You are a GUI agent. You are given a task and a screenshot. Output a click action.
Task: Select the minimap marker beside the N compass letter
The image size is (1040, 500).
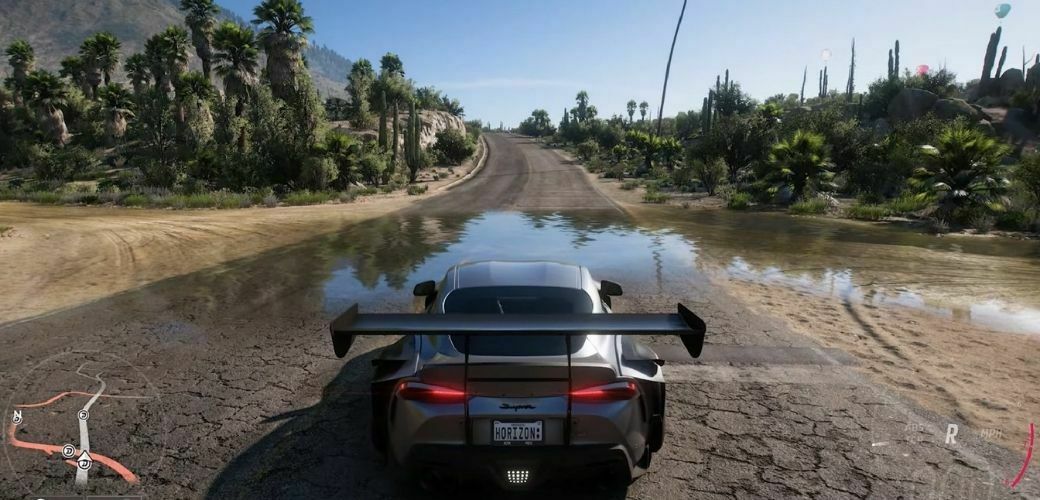17,417
